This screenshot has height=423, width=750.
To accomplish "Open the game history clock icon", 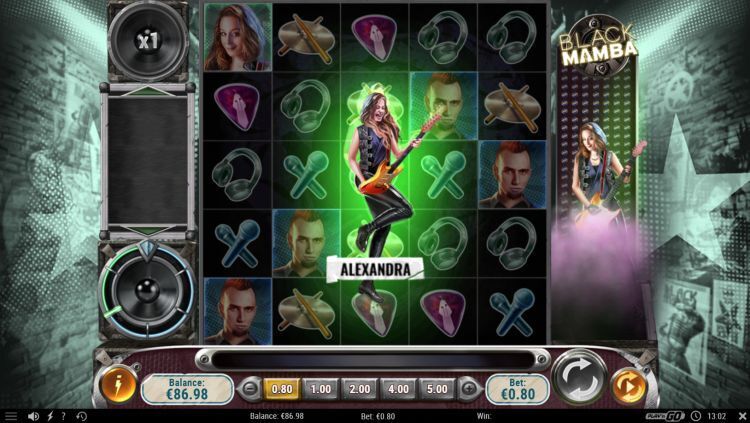I will [x=81, y=416].
